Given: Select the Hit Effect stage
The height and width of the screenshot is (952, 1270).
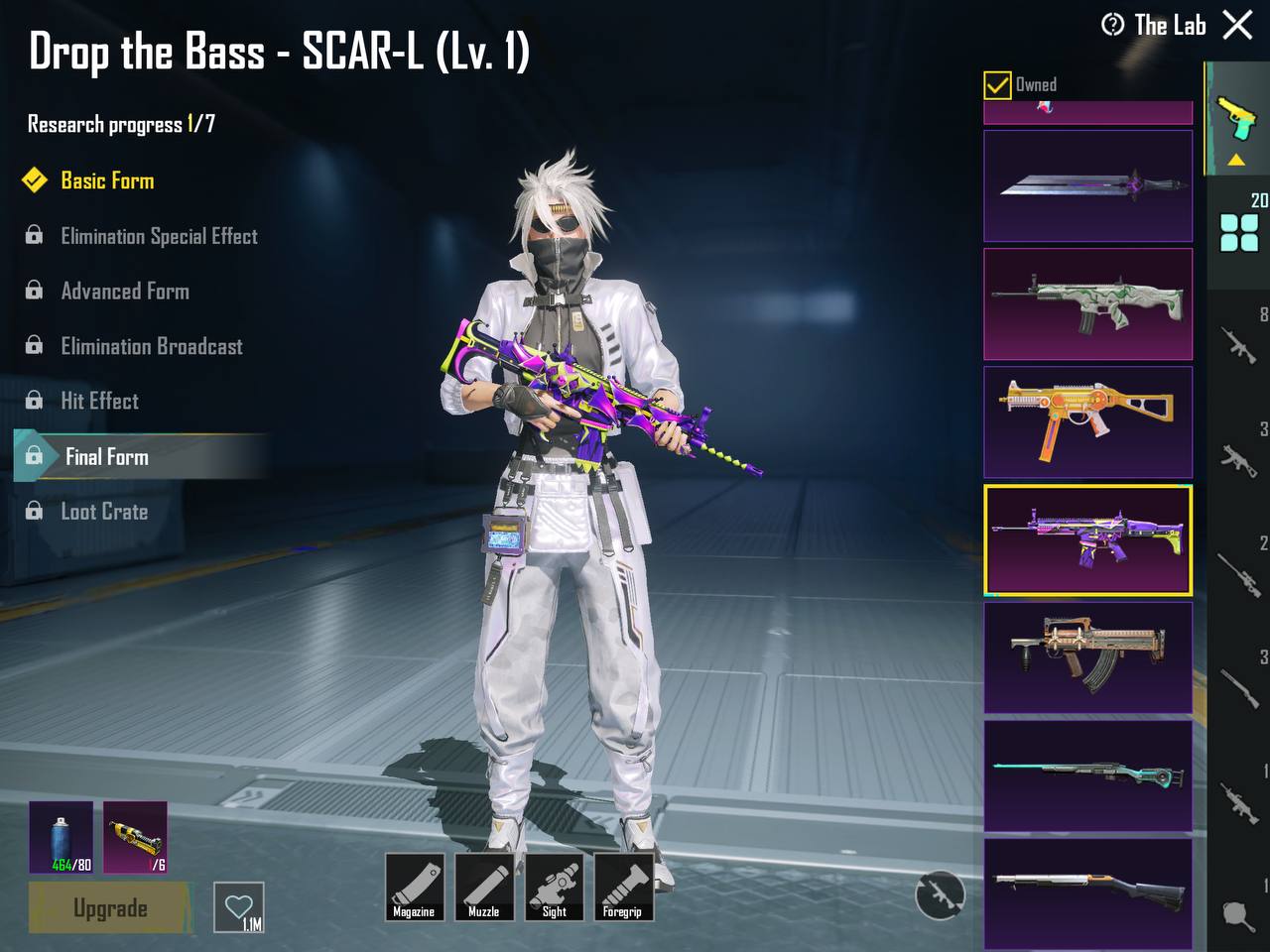Looking at the screenshot, I should coord(99,401).
